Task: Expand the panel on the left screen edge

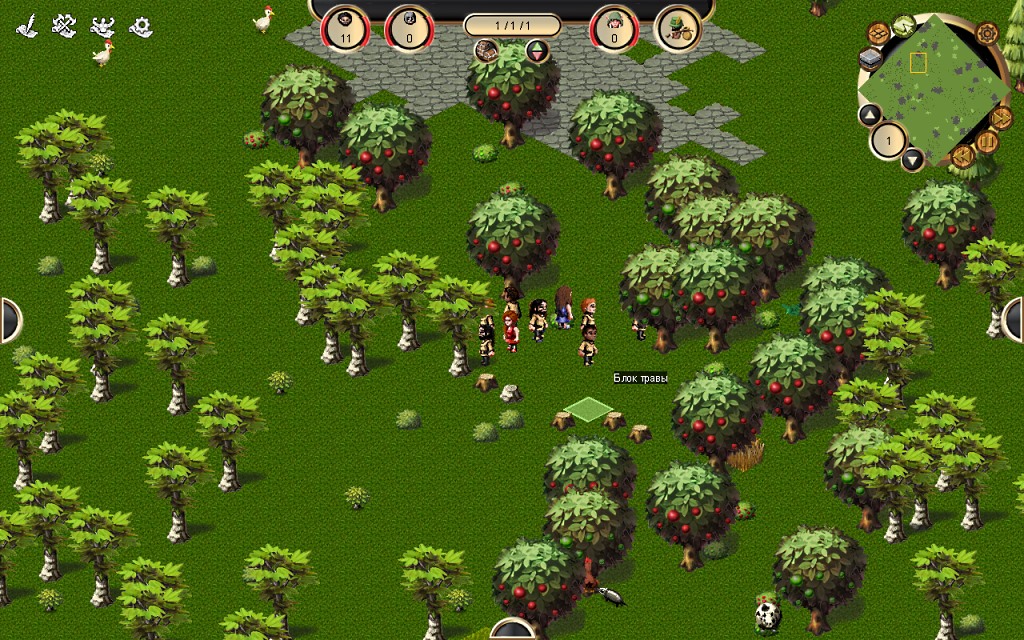Action: tap(8, 320)
